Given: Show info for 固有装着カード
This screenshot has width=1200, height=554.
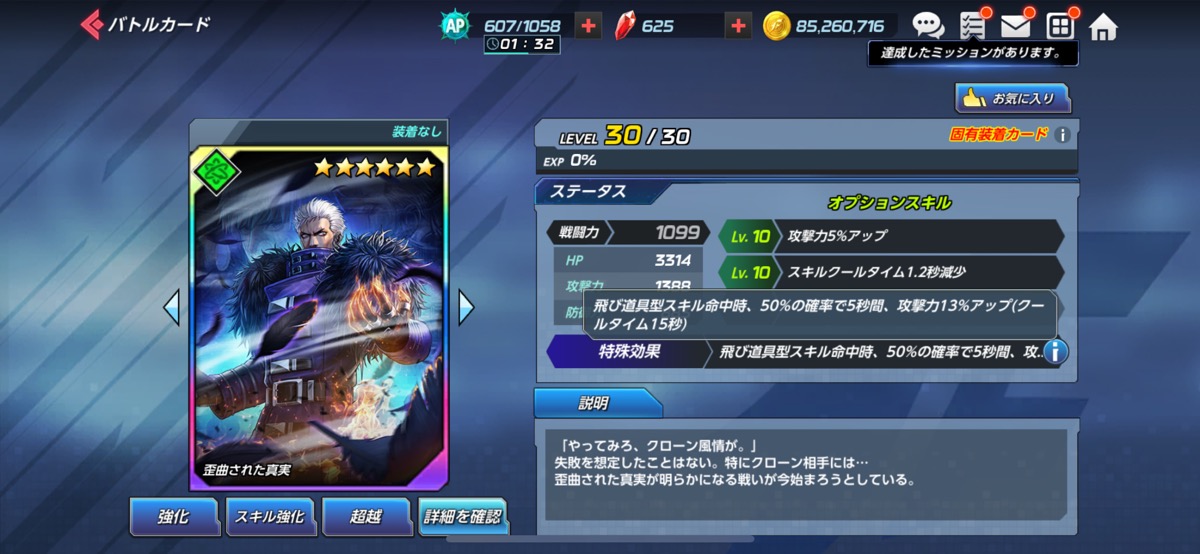Looking at the screenshot, I should [x=1063, y=135].
